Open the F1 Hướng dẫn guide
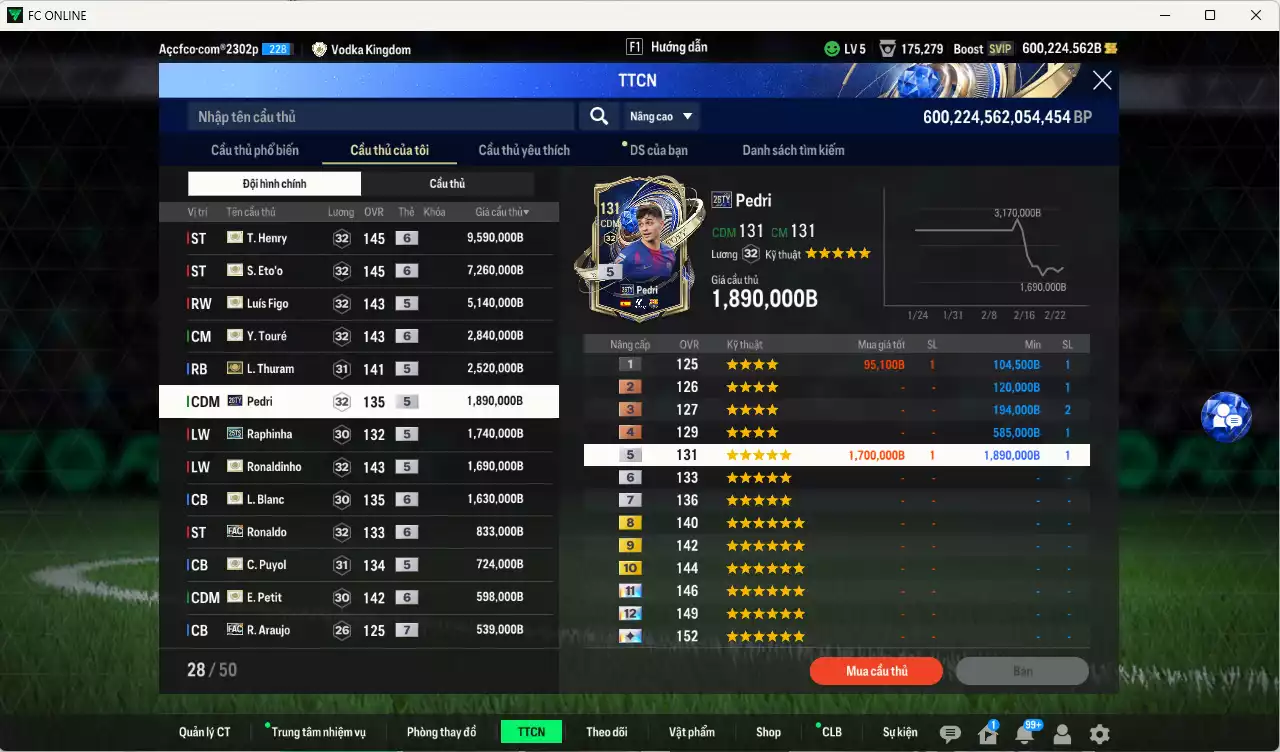 [666, 47]
